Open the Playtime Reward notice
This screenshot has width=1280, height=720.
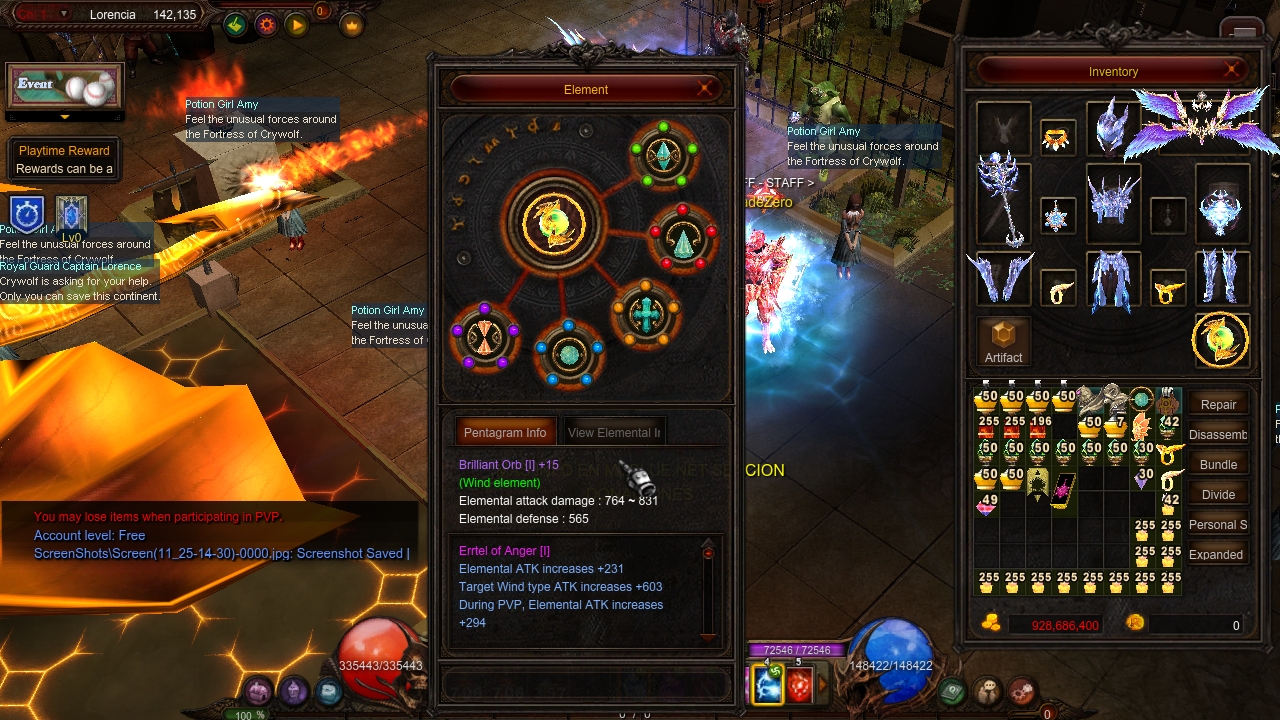pyautogui.click(x=64, y=160)
